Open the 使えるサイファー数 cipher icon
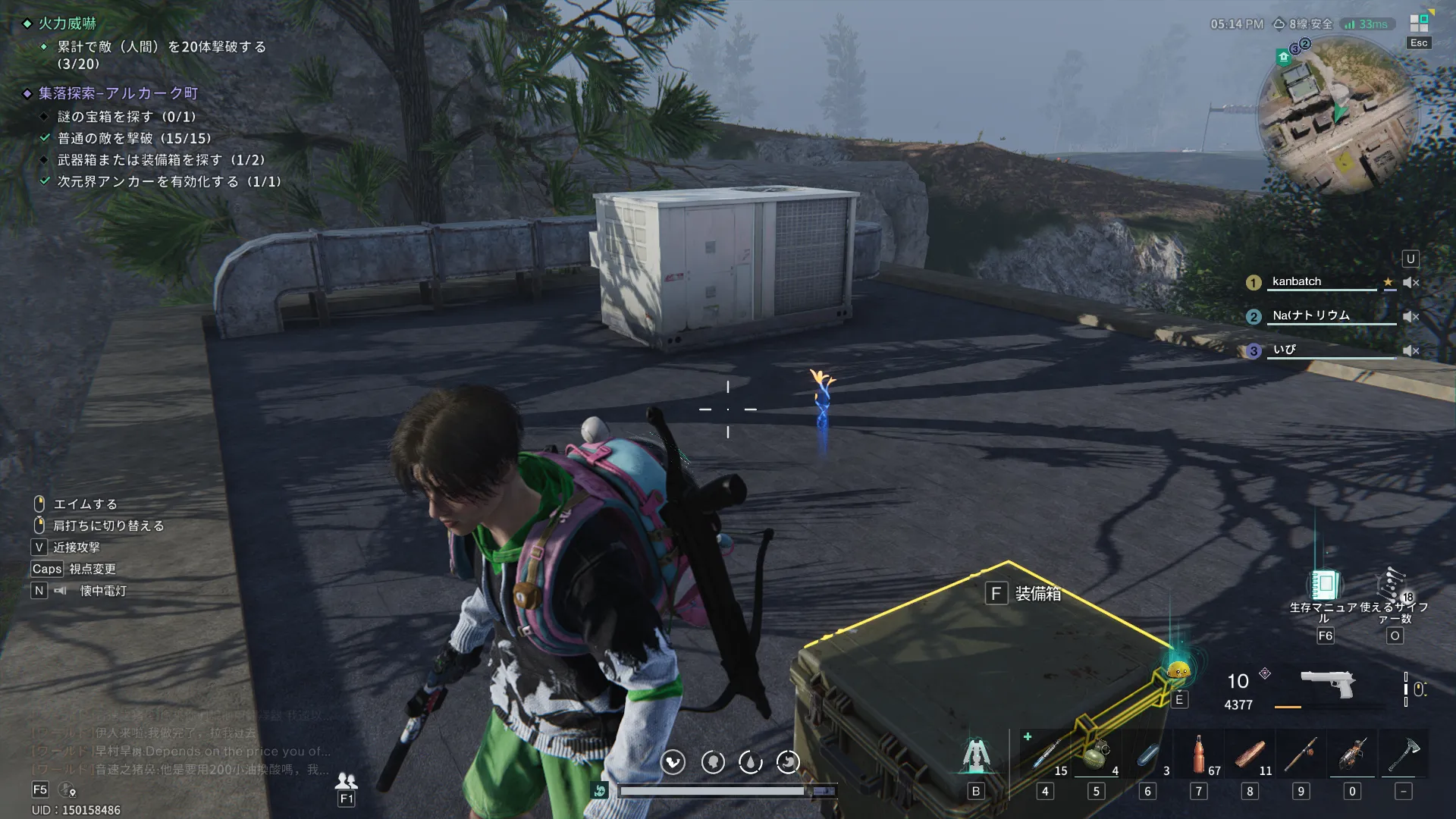Viewport: 1456px width, 819px height. coord(1394,585)
